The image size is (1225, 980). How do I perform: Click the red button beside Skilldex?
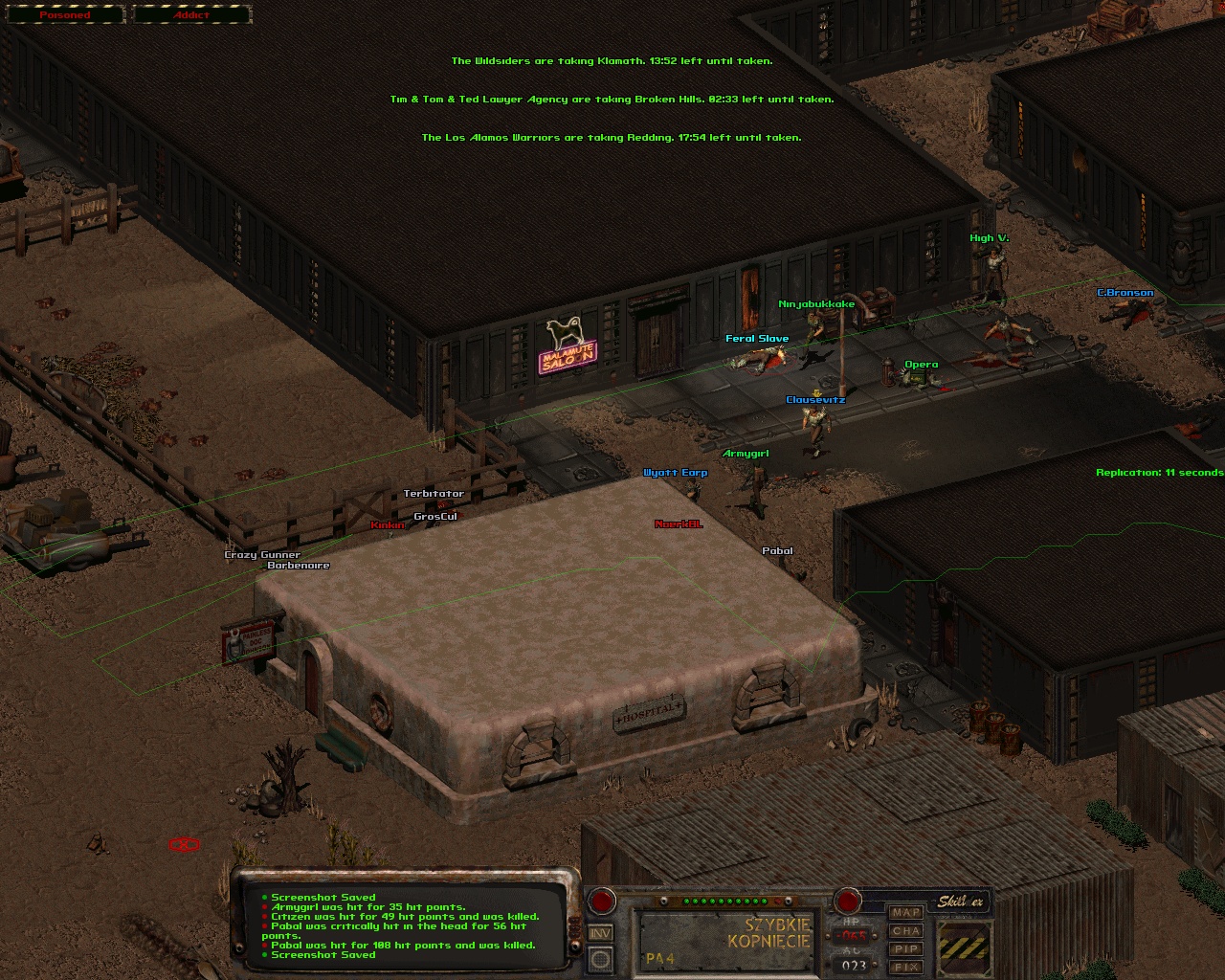847,901
